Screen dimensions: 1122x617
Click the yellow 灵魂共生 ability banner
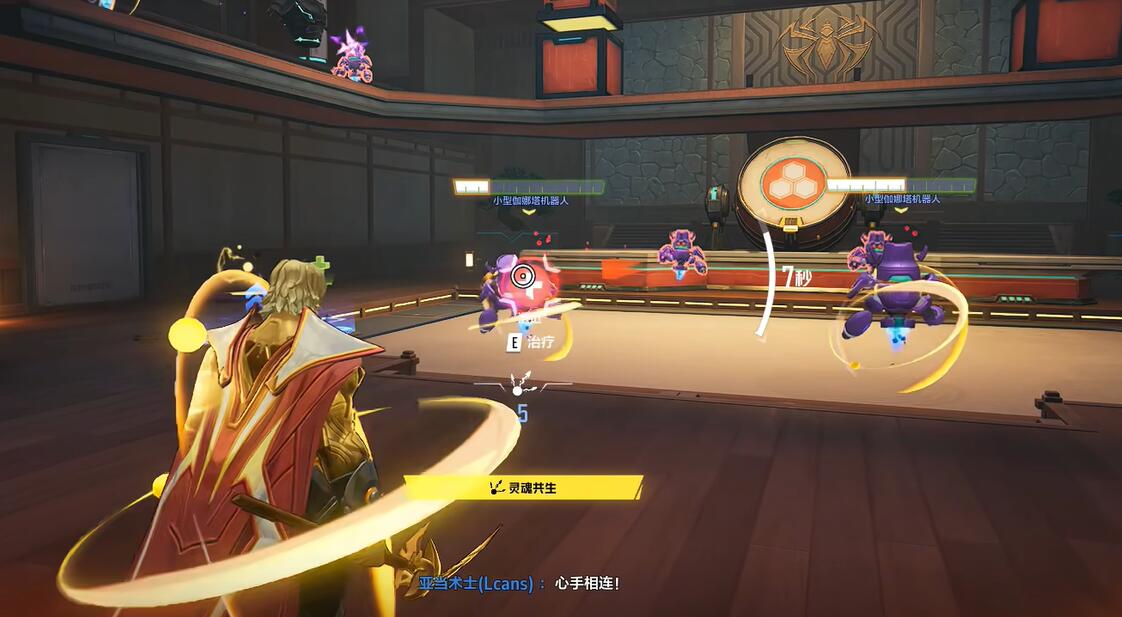523,488
